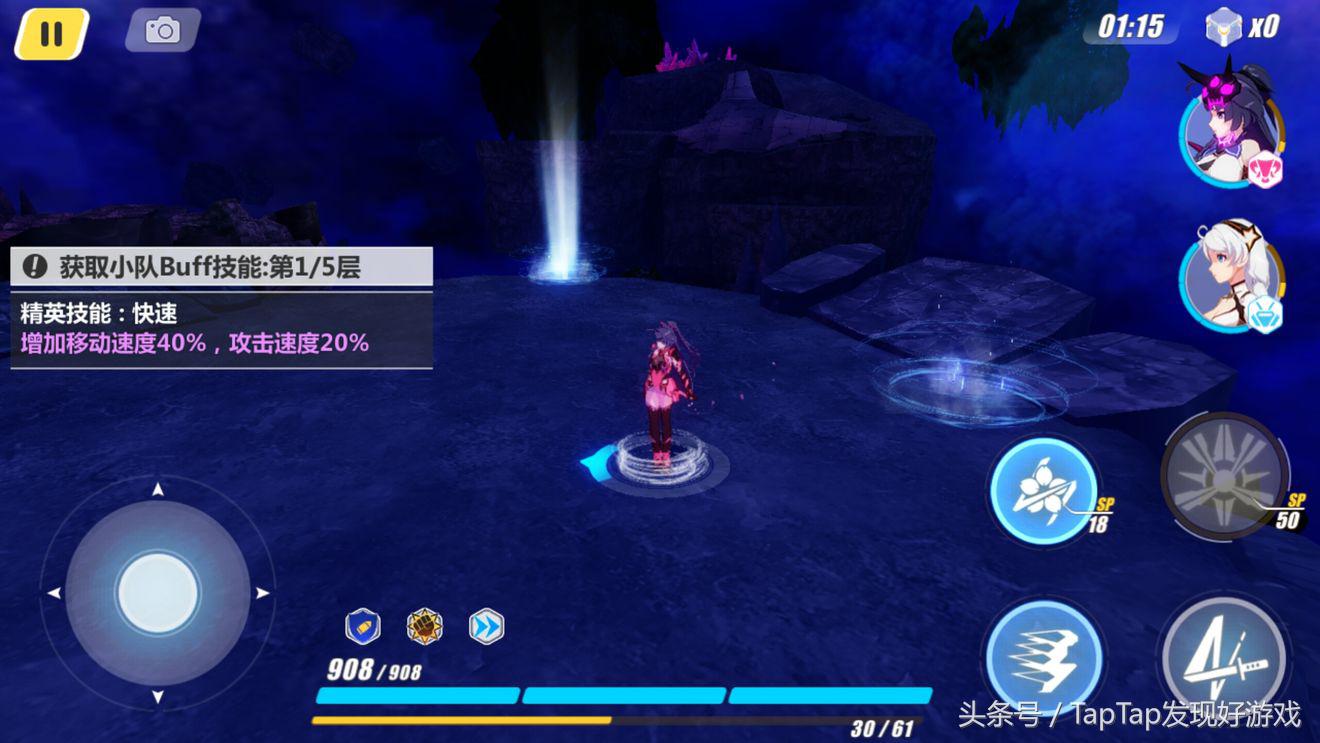Tap the joystick's up arrow
The width and height of the screenshot is (1320, 743).
pyautogui.click(x=158, y=490)
